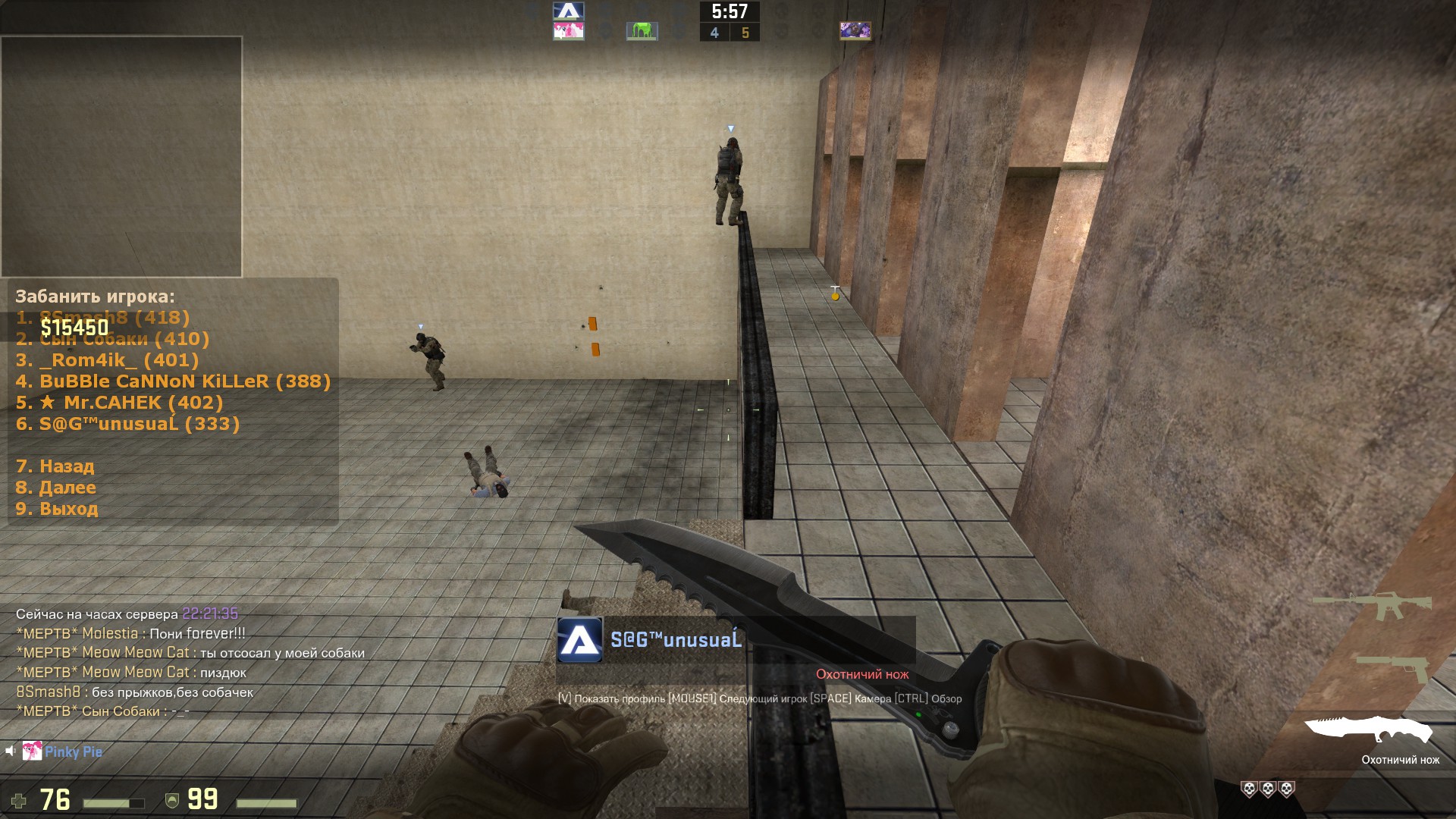Screen dimensions: 1456x819
Task: Select the pistol weapon icon
Action: click(x=1393, y=667)
